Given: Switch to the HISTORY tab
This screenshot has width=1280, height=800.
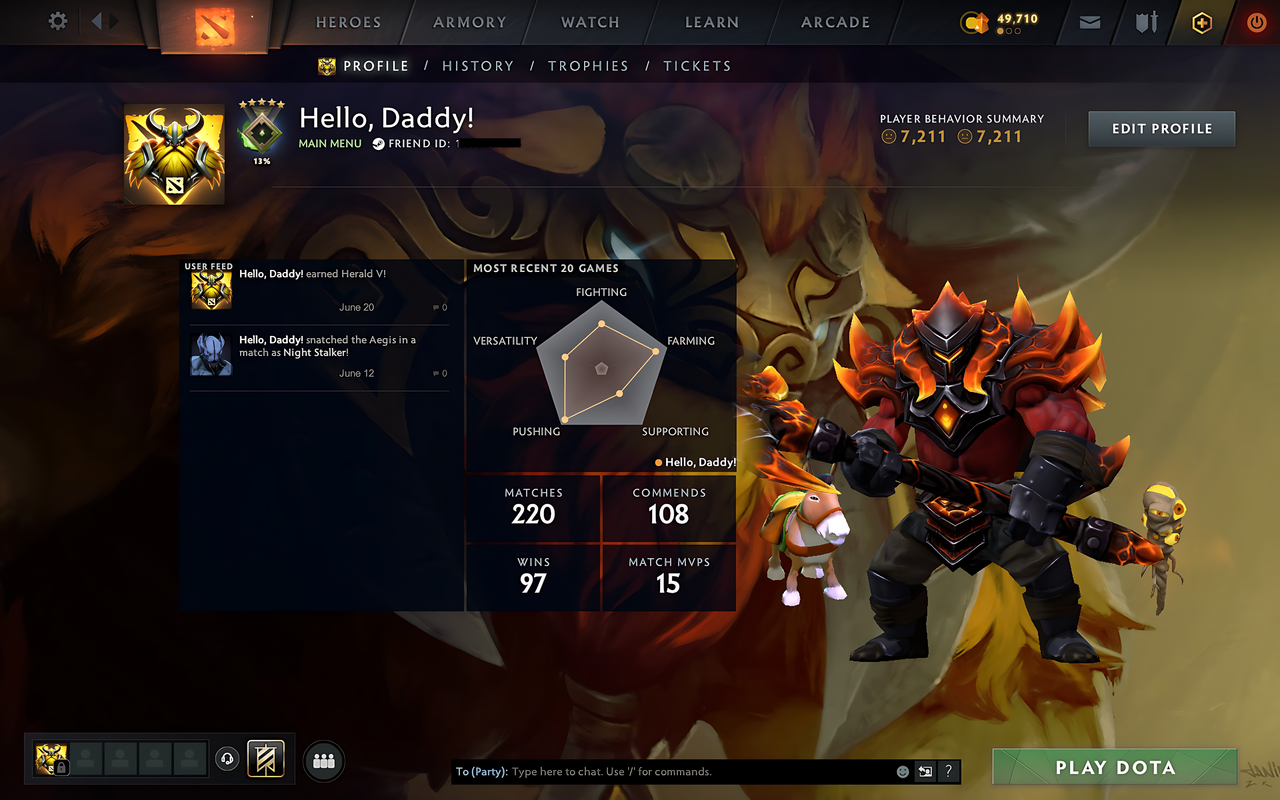Looking at the screenshot, I should pos(478,66).
